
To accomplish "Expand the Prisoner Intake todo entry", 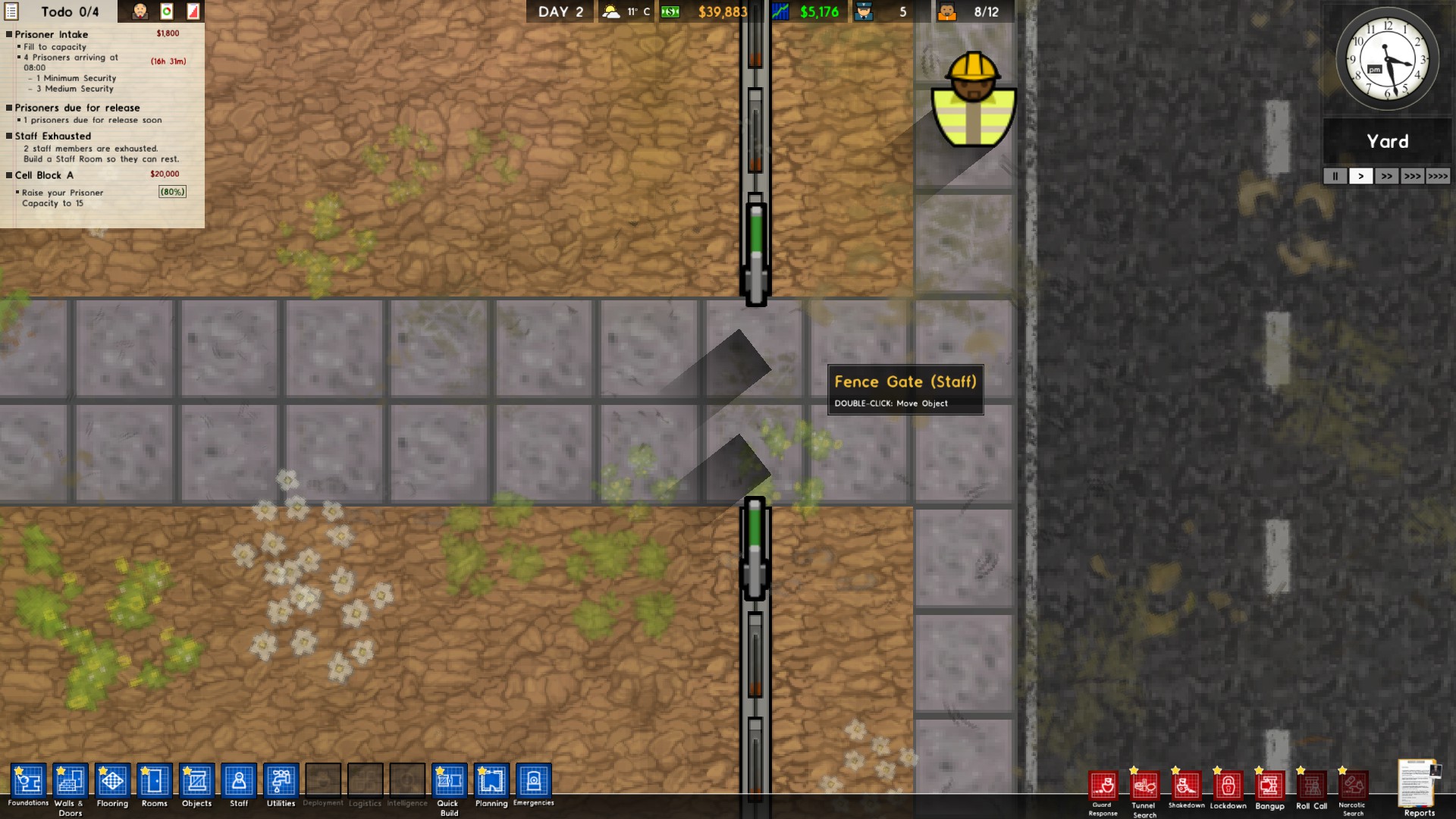I will pyautogui.click(x=51, y=34).
